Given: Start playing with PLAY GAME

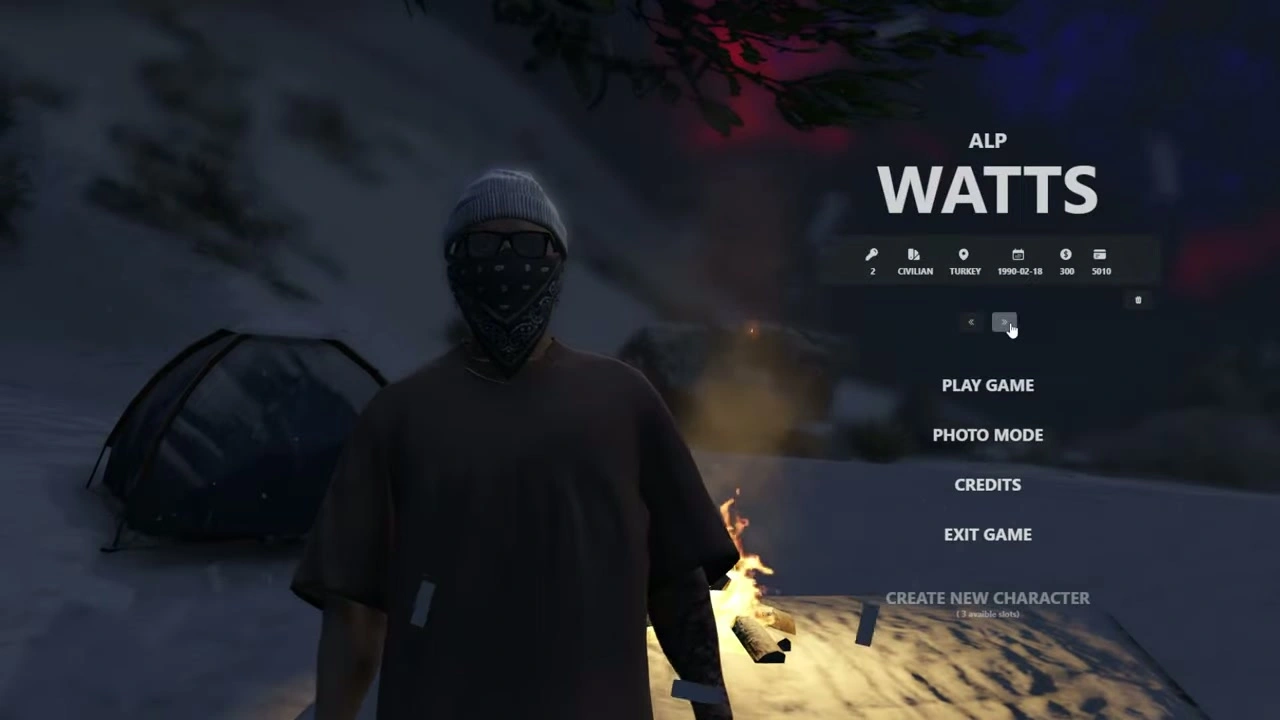Looking at the screenshot, I should [987, 385].
